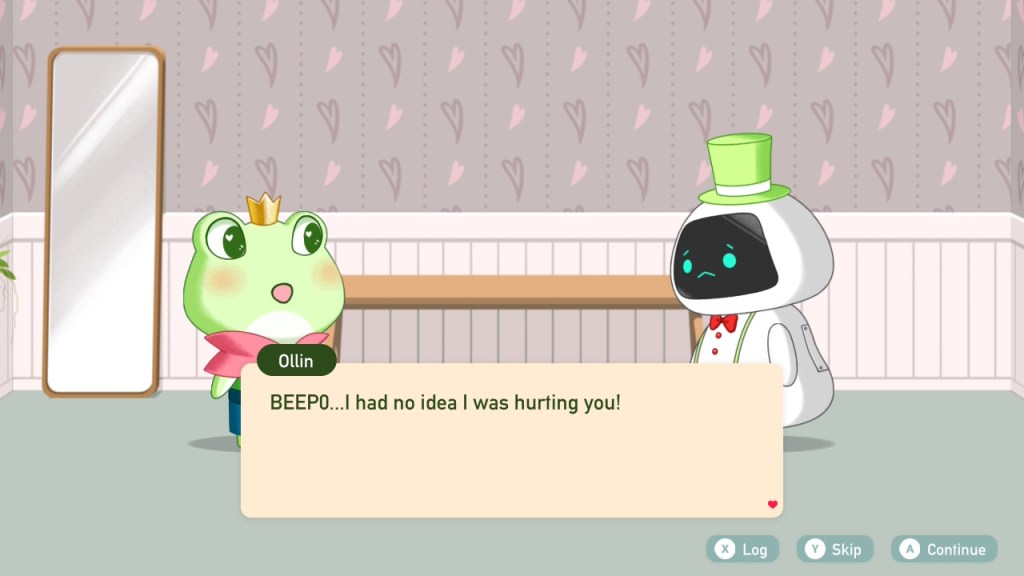Continue to the next dialogue line
Image resolution: width=1024 pixels, height=576 pixels.
[943, 549]
